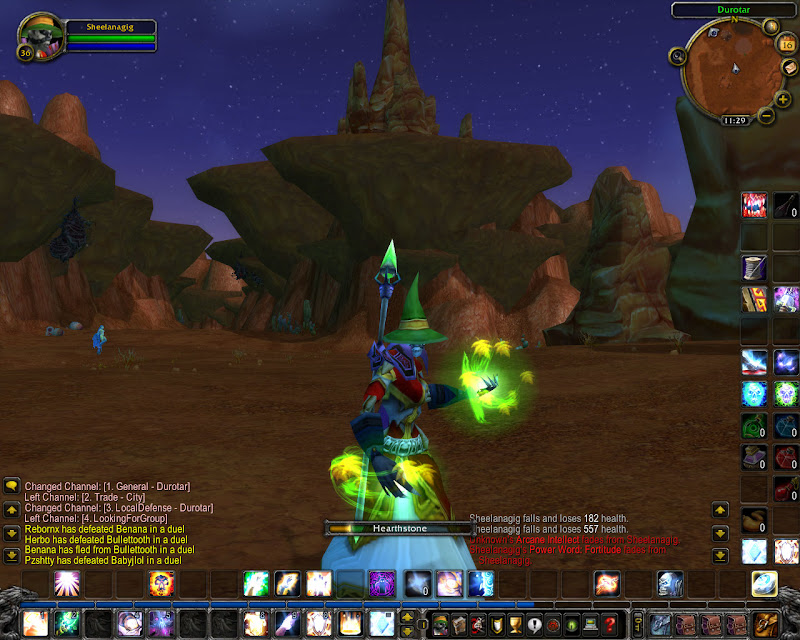The image size is (800, 640).
Task: Click the magnifying glass tracking button
Action: point(680,55)
